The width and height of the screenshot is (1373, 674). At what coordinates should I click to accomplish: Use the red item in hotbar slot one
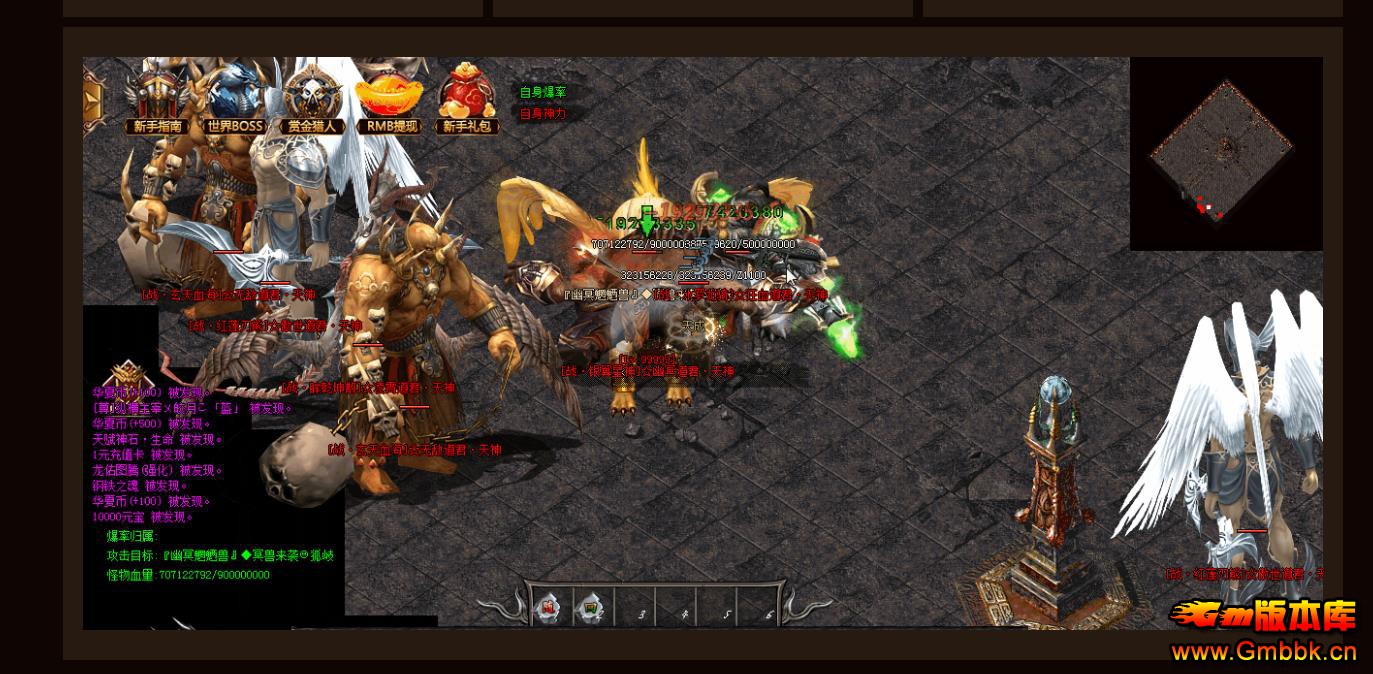pos(550,608)
